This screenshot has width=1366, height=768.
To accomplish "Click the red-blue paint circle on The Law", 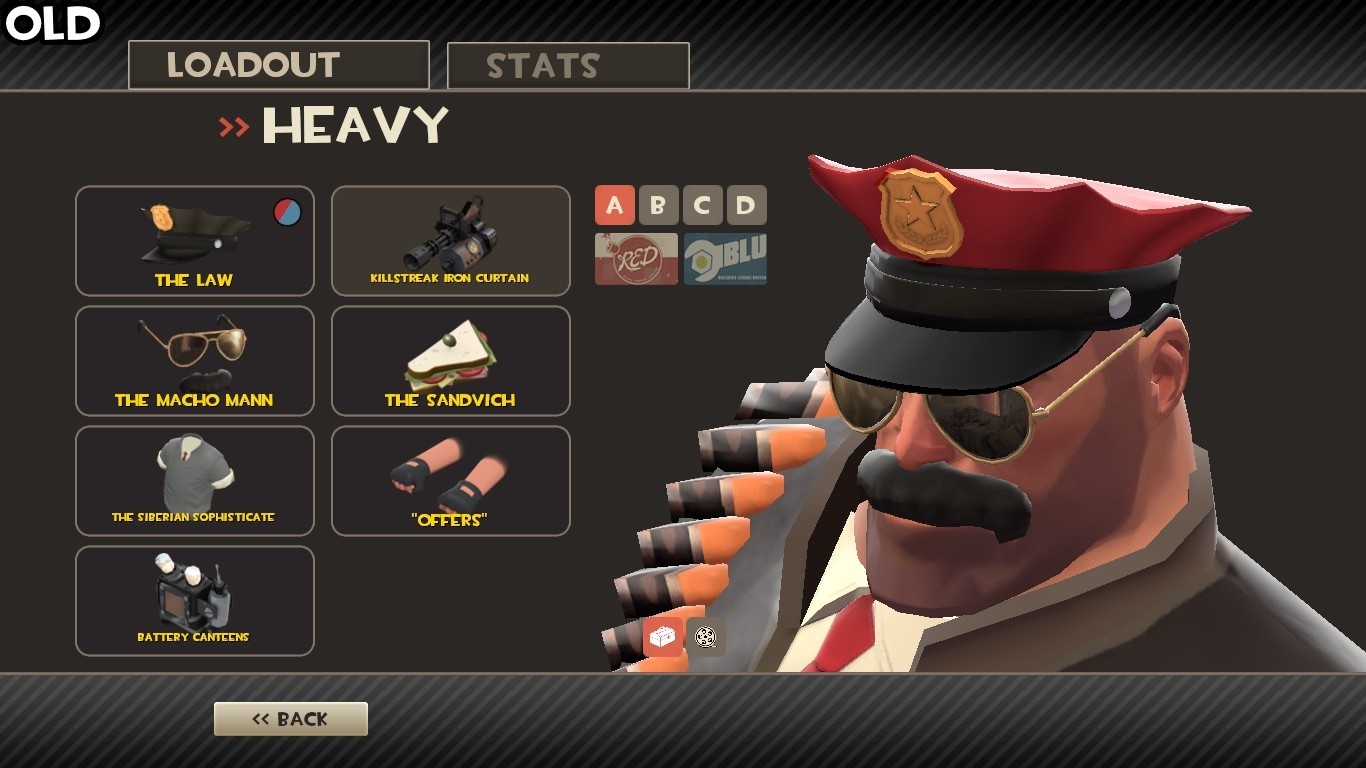I will coord(287,213).
